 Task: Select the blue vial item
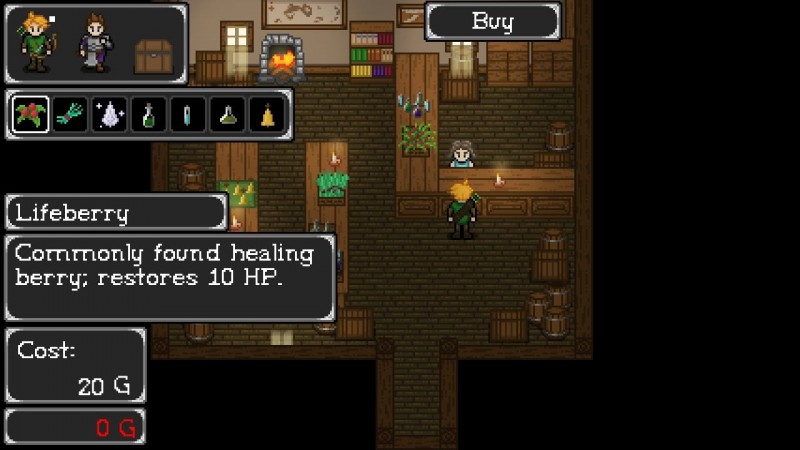[188, 115]
